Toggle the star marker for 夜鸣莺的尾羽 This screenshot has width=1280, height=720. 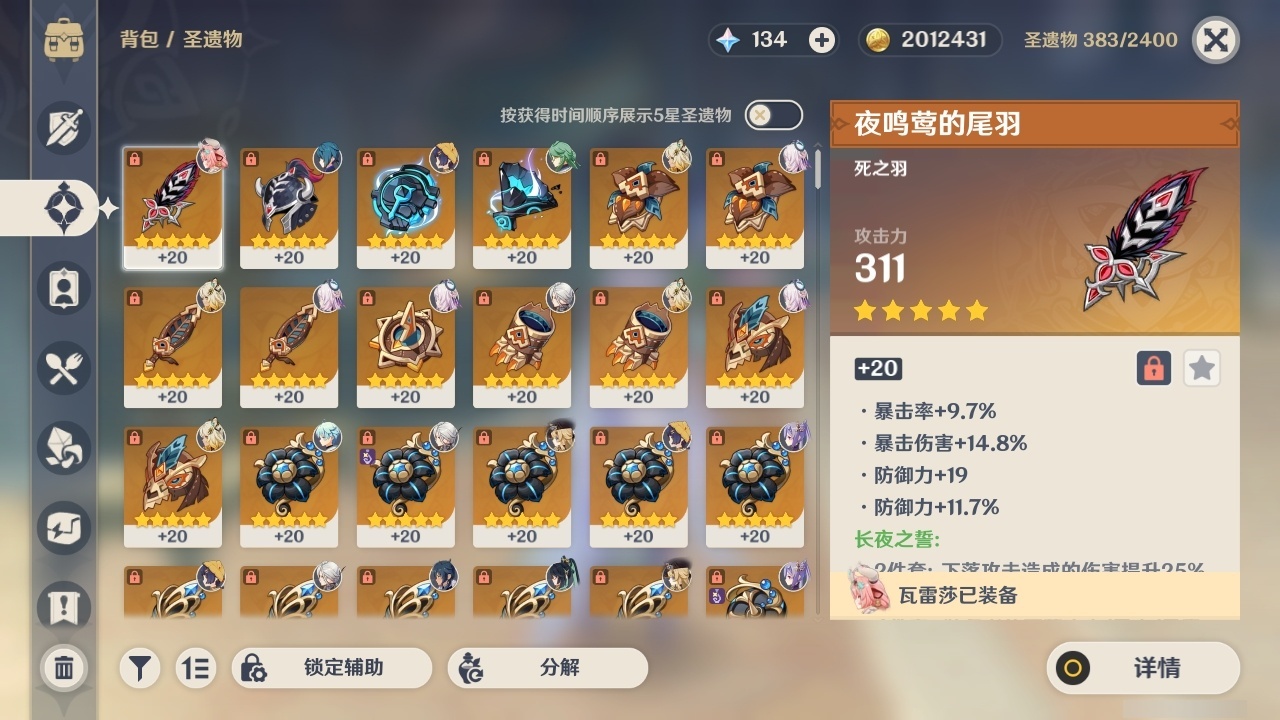pyautogui.click(x=1201, y=368)
